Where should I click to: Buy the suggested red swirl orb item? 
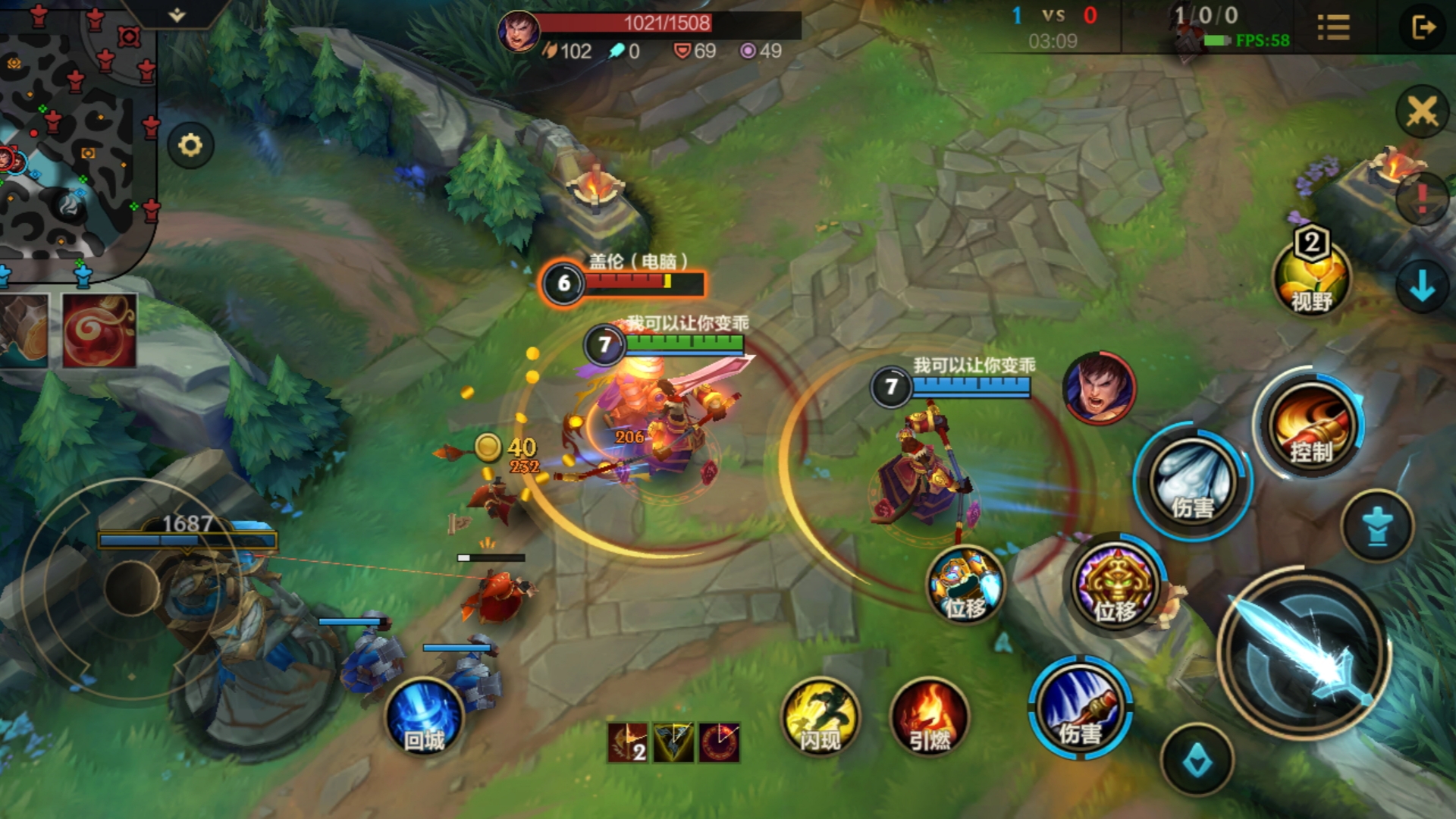pos(99,331)
